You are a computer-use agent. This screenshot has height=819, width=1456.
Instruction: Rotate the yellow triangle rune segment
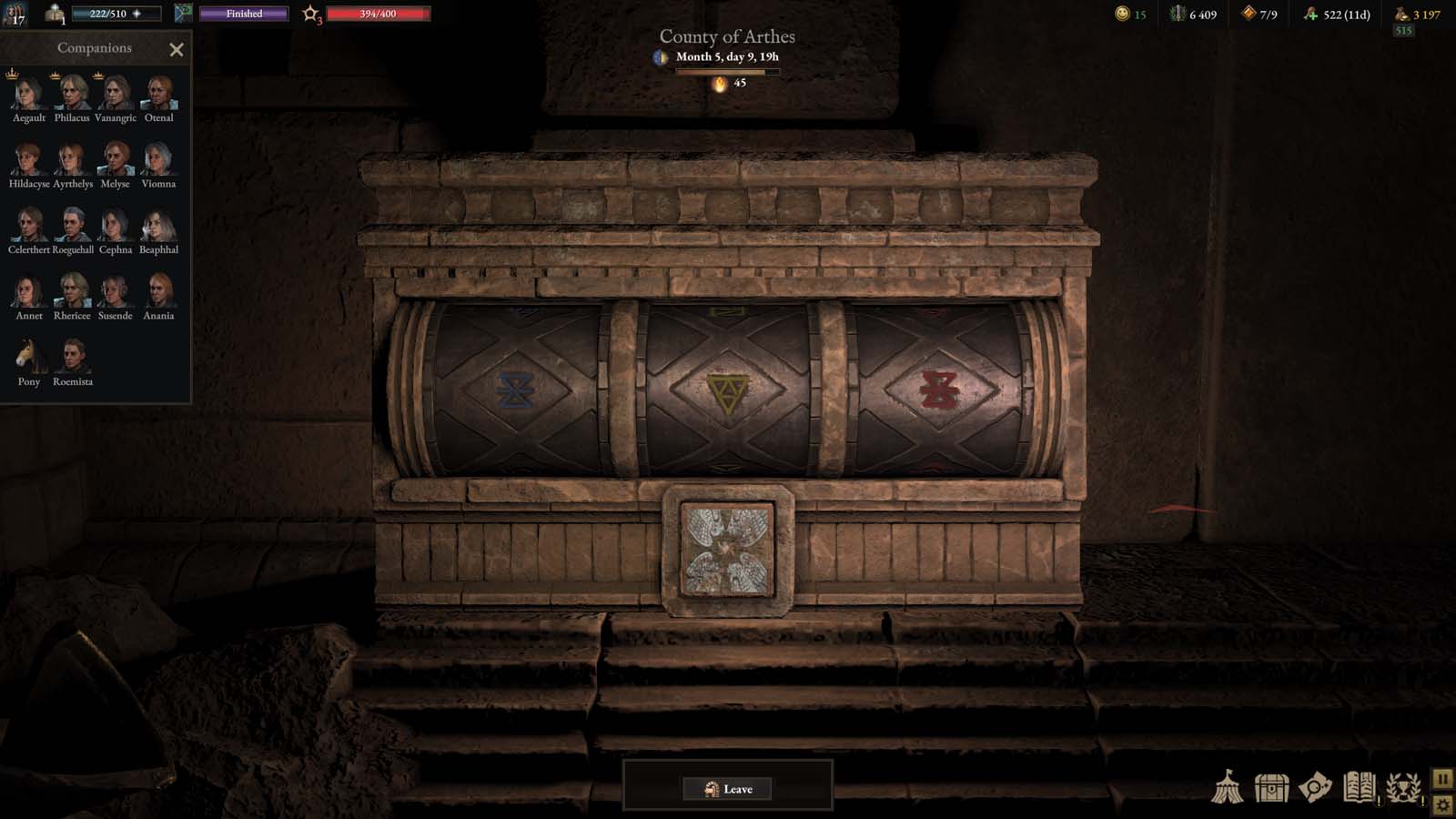coord(728,391)
